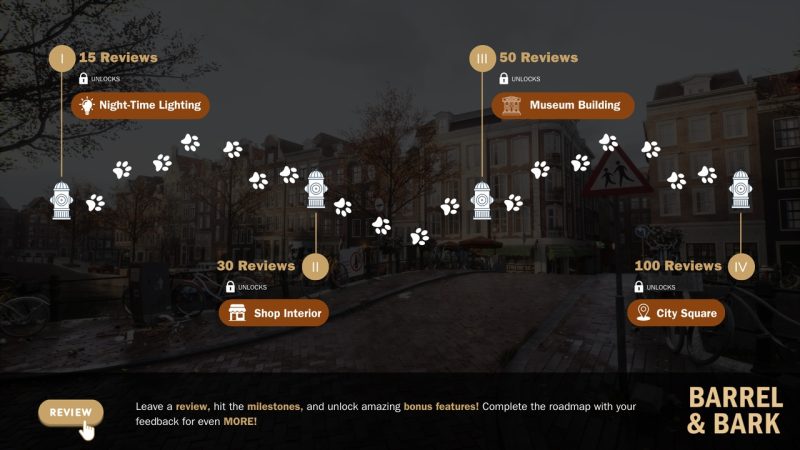Choose the Shop Interior unlock badge
The image size is (800, 450).
tap(274, 314)
